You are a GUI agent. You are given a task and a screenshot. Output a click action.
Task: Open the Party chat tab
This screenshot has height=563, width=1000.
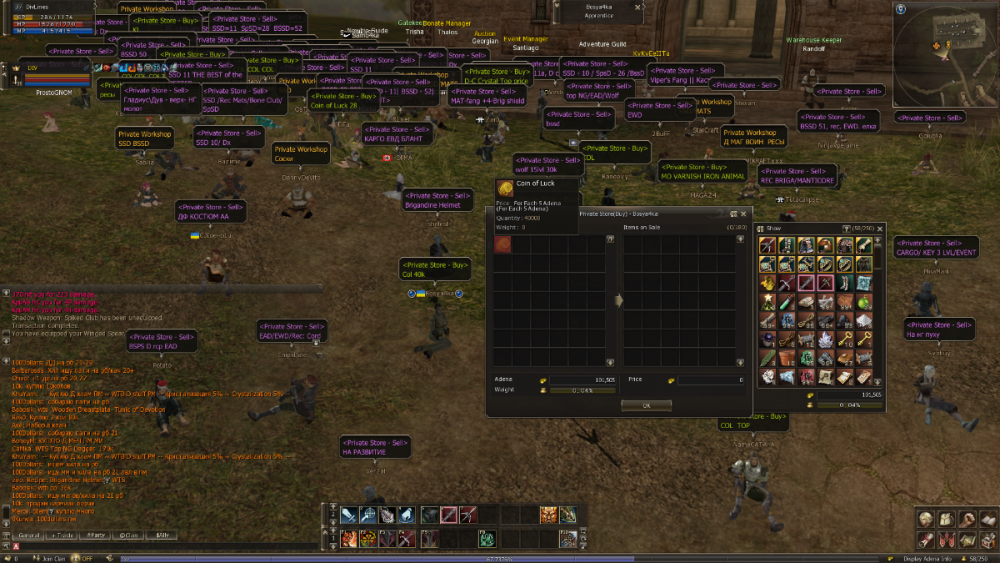[x=96, y=536]
